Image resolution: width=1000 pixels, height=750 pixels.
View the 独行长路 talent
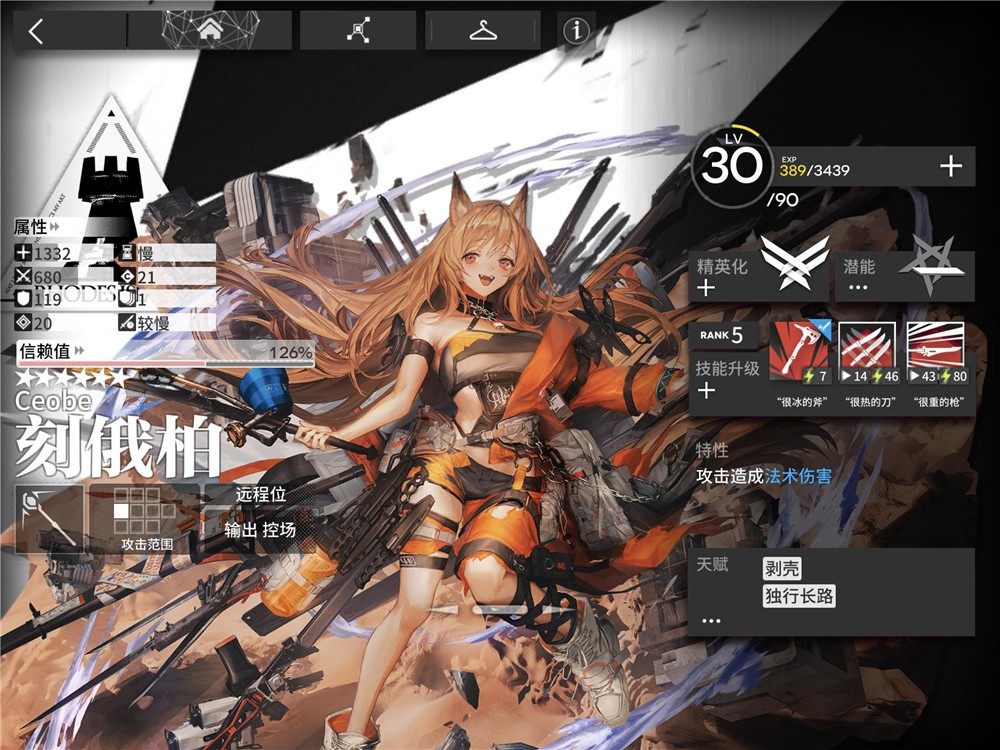[798, 597]
